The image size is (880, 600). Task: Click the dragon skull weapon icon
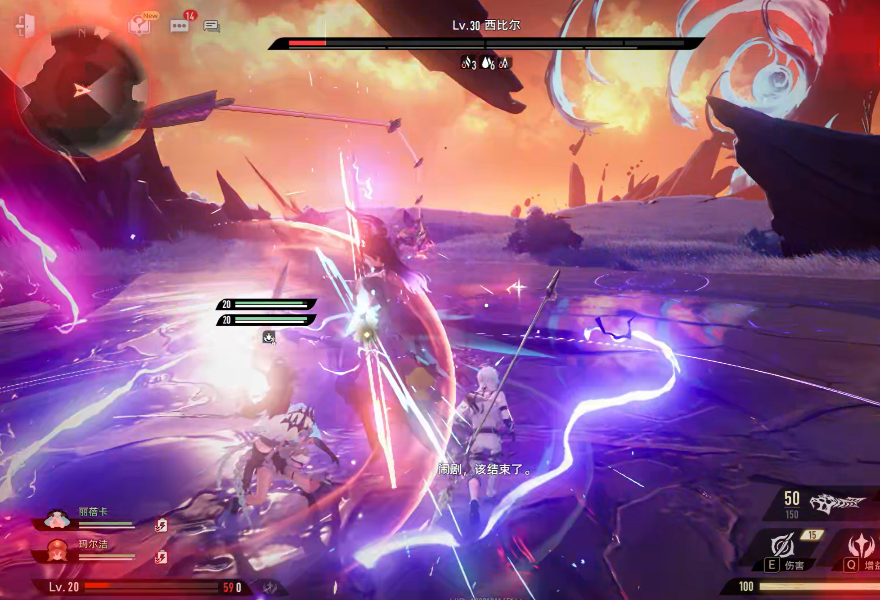(x=837, y=502)
